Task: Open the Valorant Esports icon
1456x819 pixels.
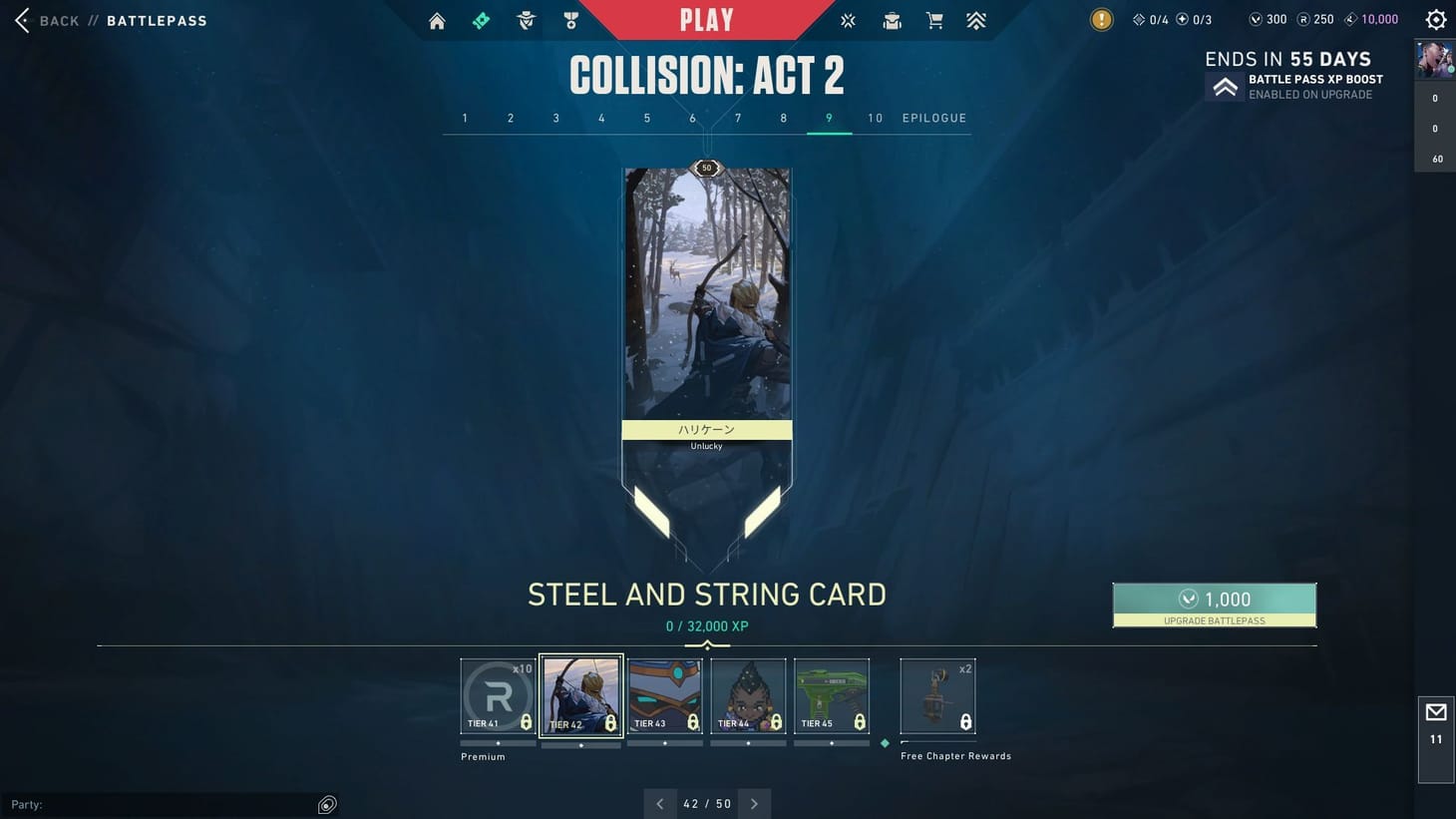Action: click(x=847, y=20)
